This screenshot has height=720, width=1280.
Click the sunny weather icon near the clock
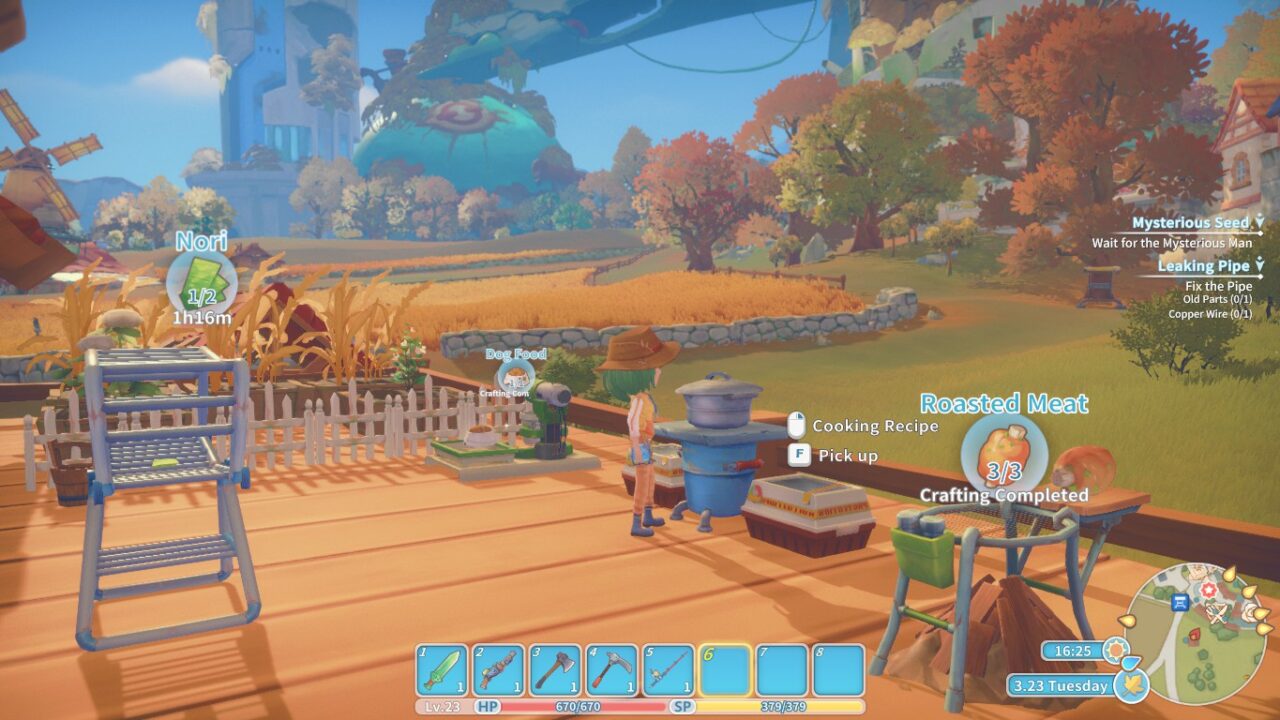1114,648
